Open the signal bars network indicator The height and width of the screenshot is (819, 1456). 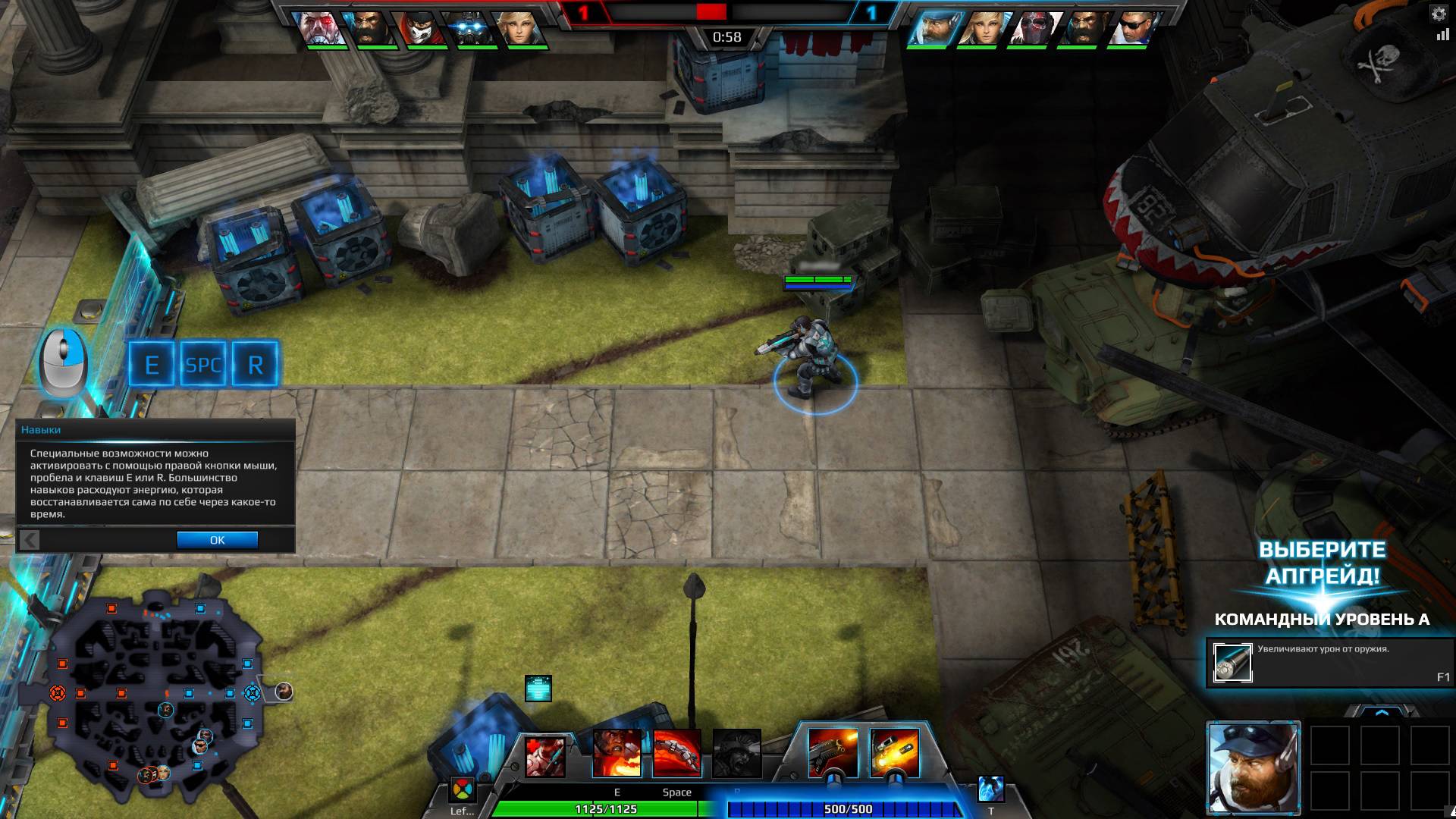[1442, 35]
